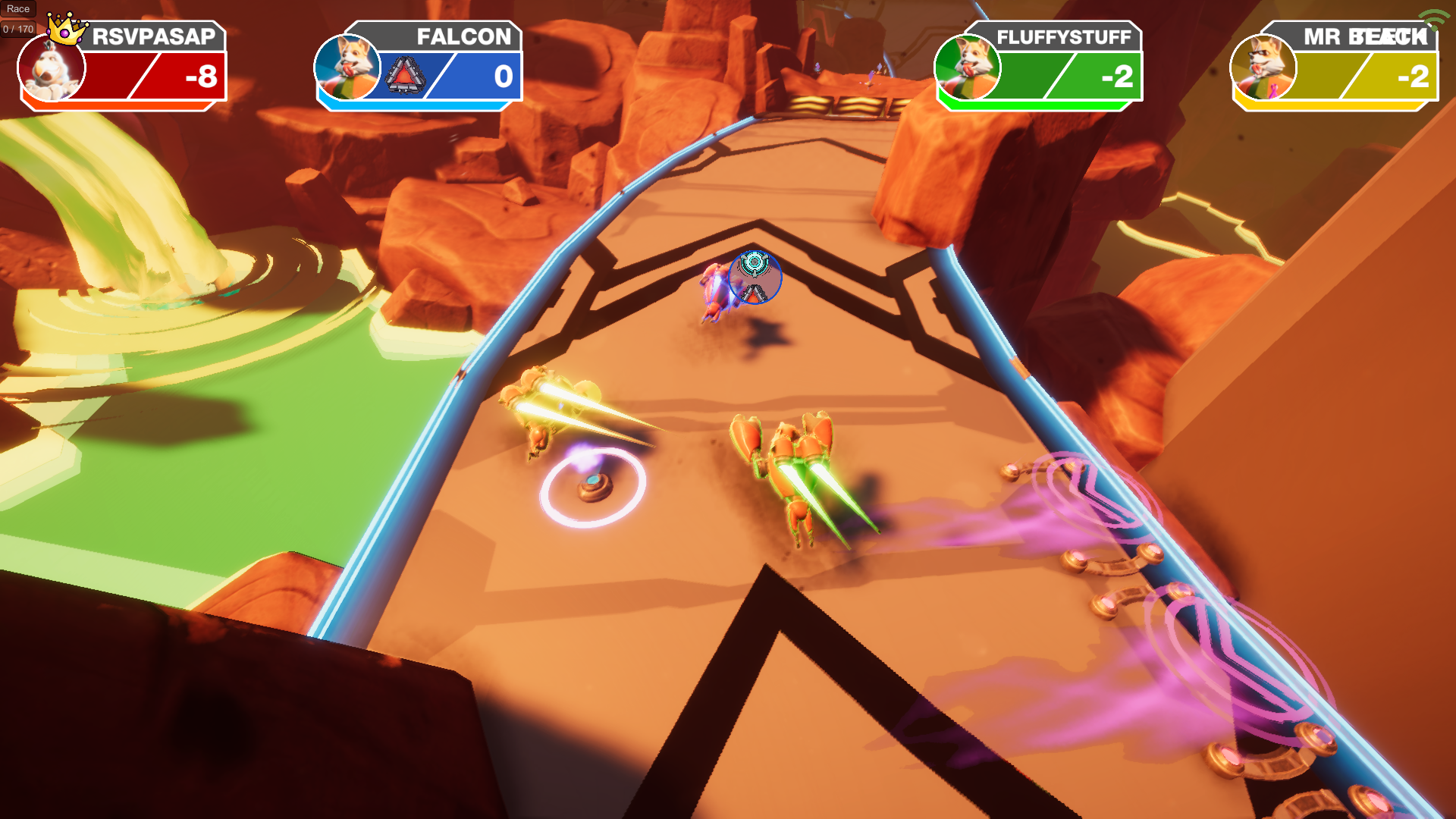The height and width of the screenshot is (819, 1456).
Task: Click FALCON's triangular spaceship team emblem
Action: (x=406, y=75)
